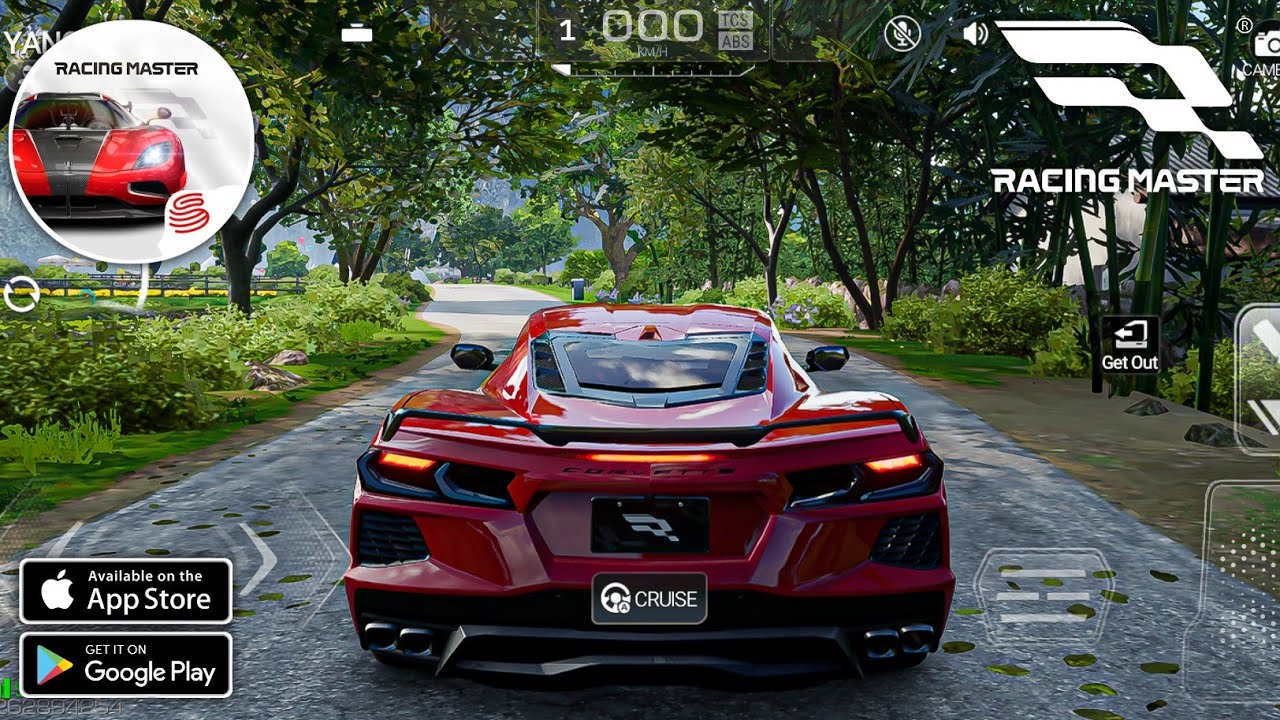Screen dimensions: 1280x720
Task: Toggle the muted microphone icon
Action: [x=902, y=34]
